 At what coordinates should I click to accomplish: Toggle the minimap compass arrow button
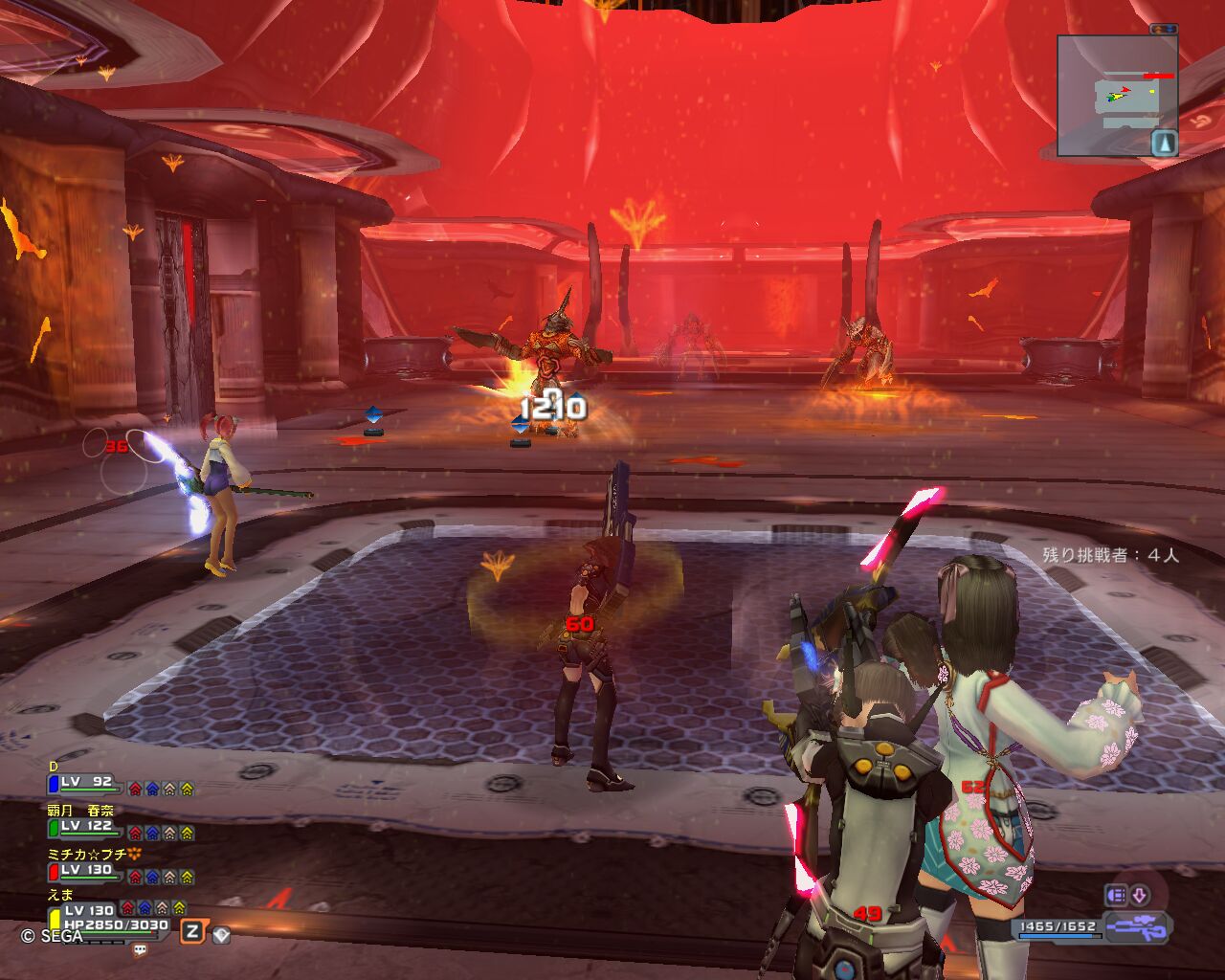1164,144
